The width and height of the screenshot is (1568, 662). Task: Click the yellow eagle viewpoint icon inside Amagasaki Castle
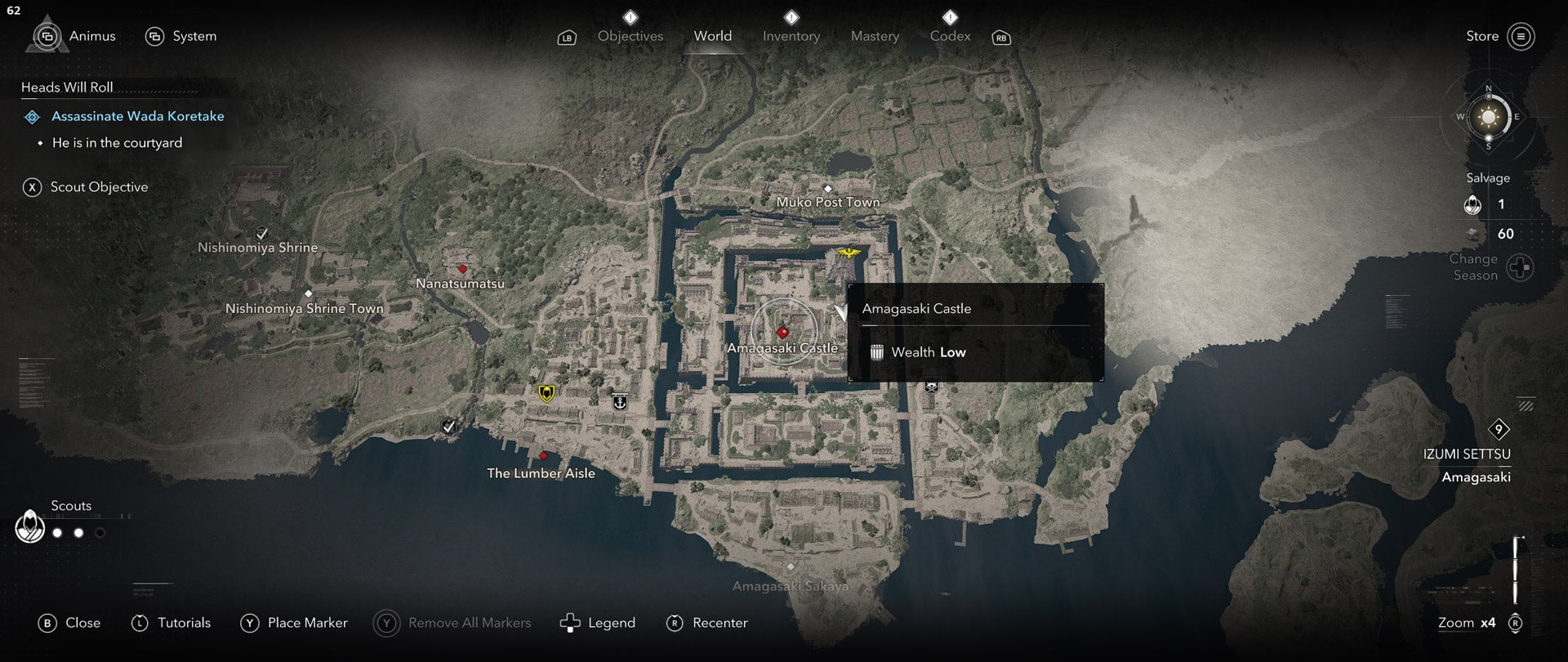[848, 253]
